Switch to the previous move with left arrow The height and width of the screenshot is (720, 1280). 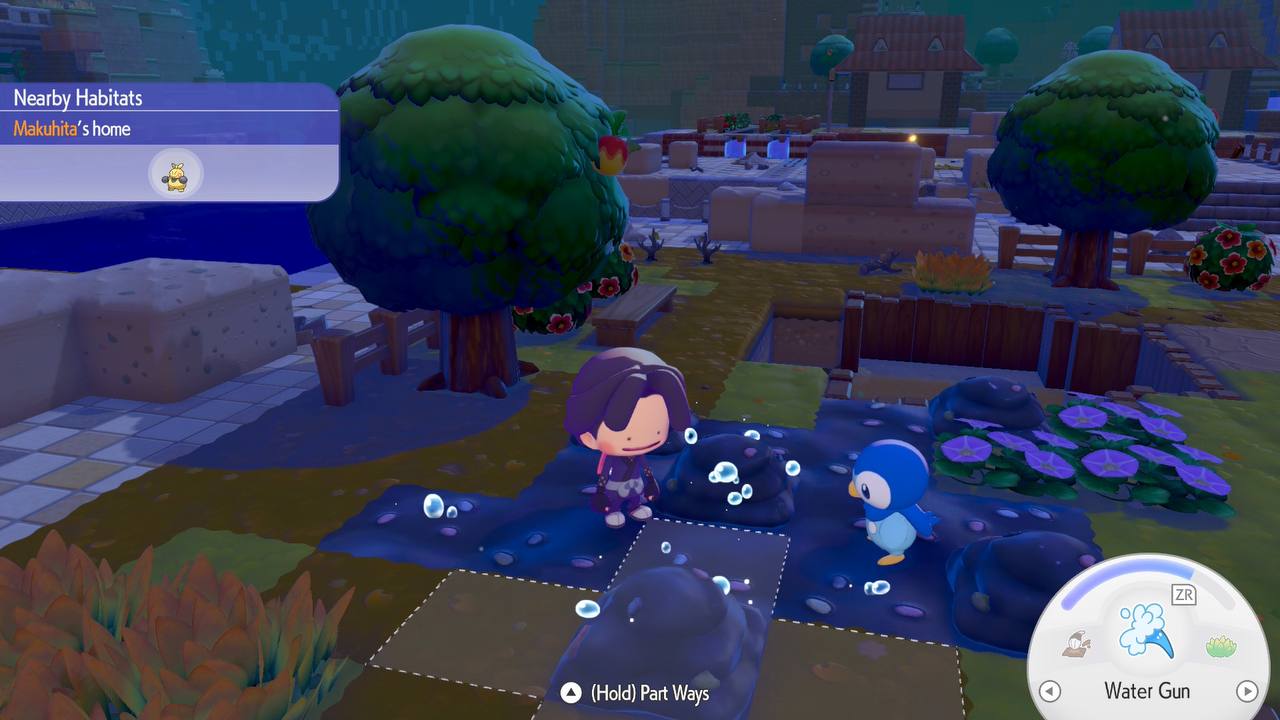[x=1050, y=691]
